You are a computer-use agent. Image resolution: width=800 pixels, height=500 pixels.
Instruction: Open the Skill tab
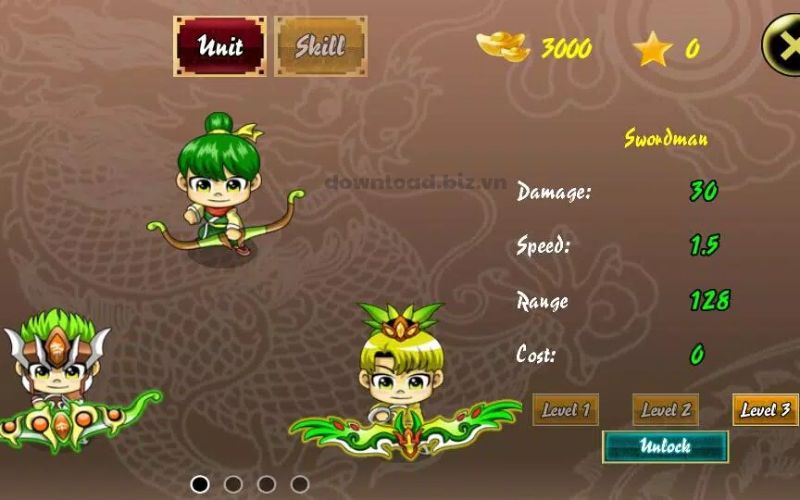coord(320,46)
